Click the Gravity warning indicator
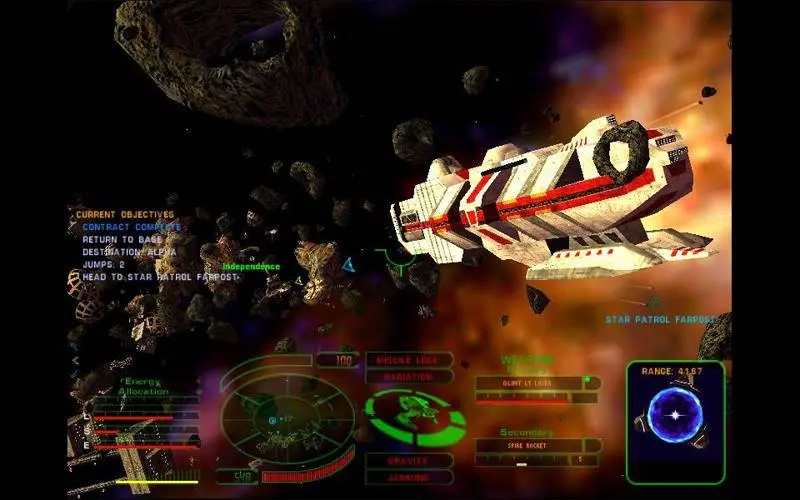The height and width of the screenshot is (500, 800). pyautogui.click(x=408, y=461)
